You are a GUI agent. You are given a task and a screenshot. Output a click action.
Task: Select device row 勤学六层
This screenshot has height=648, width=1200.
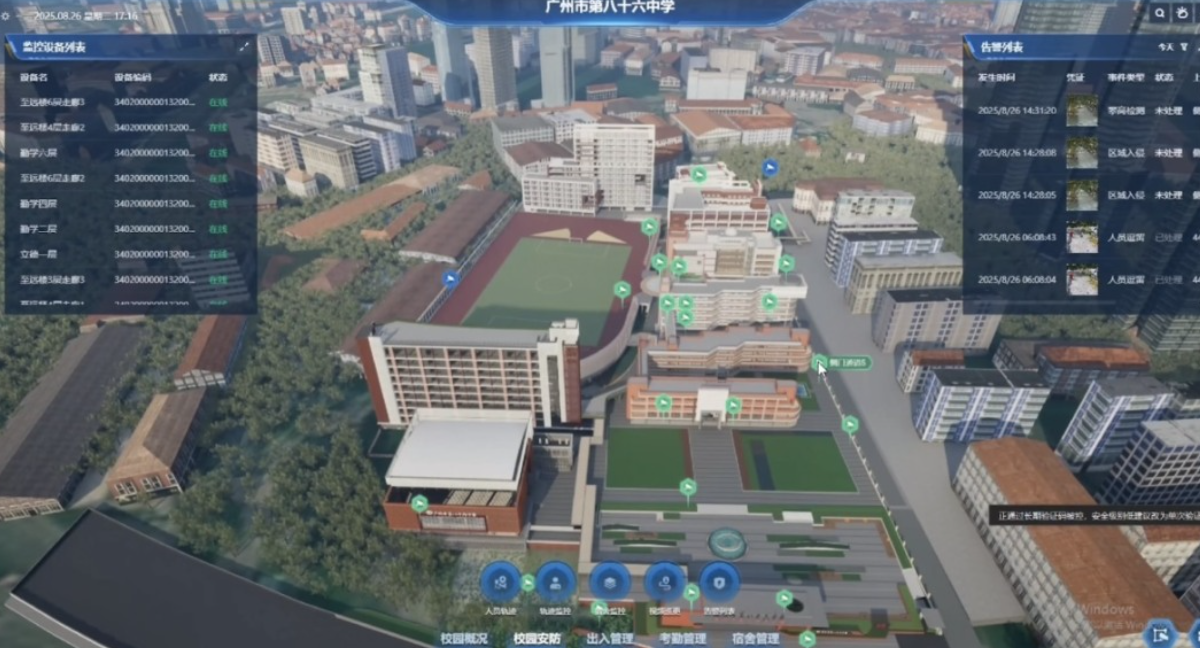pyautogui.click(x=120, y=152)
